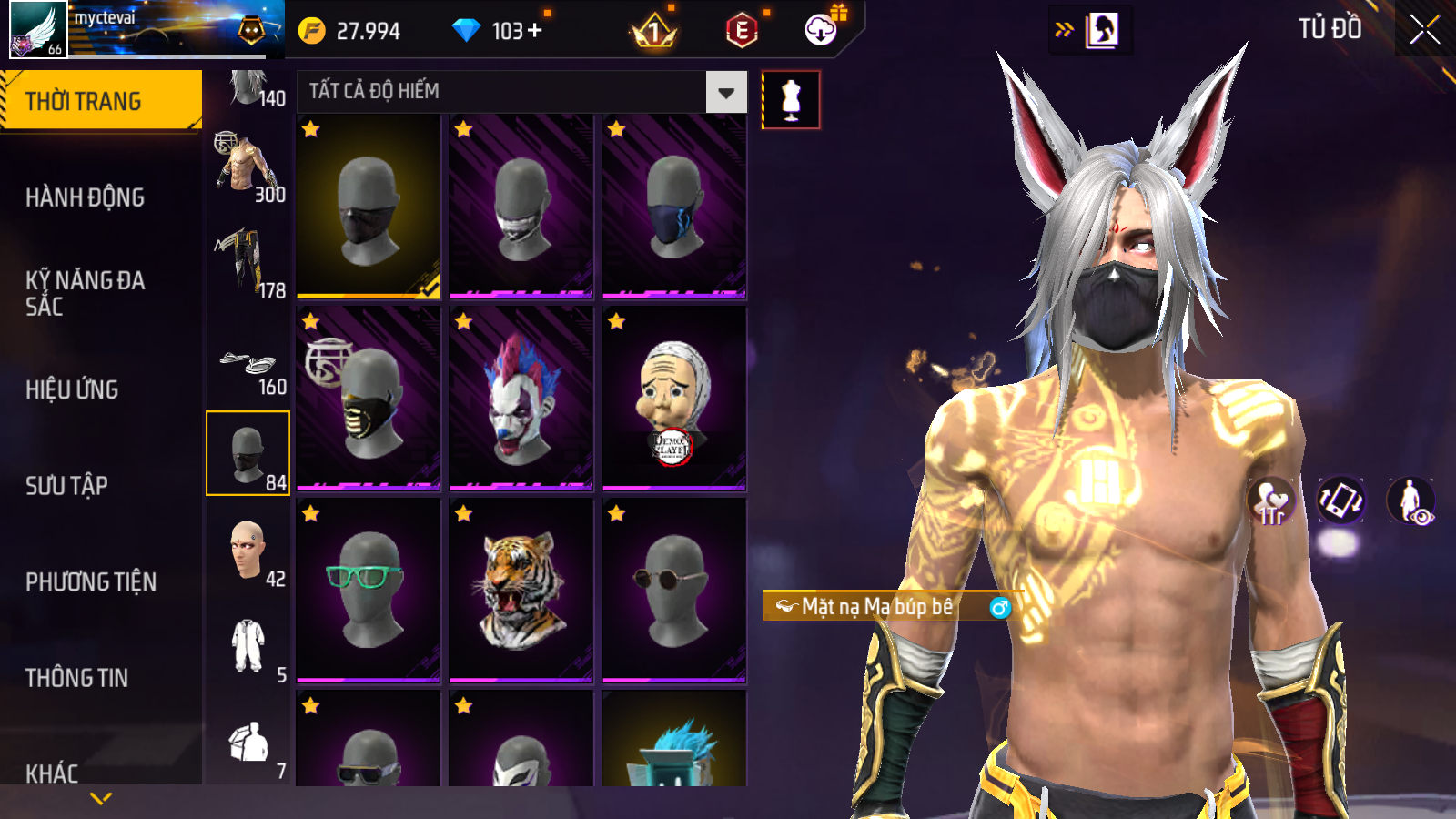
Task: Pick the Demon Slayer old man mask
Action: (x=673, y=399)
